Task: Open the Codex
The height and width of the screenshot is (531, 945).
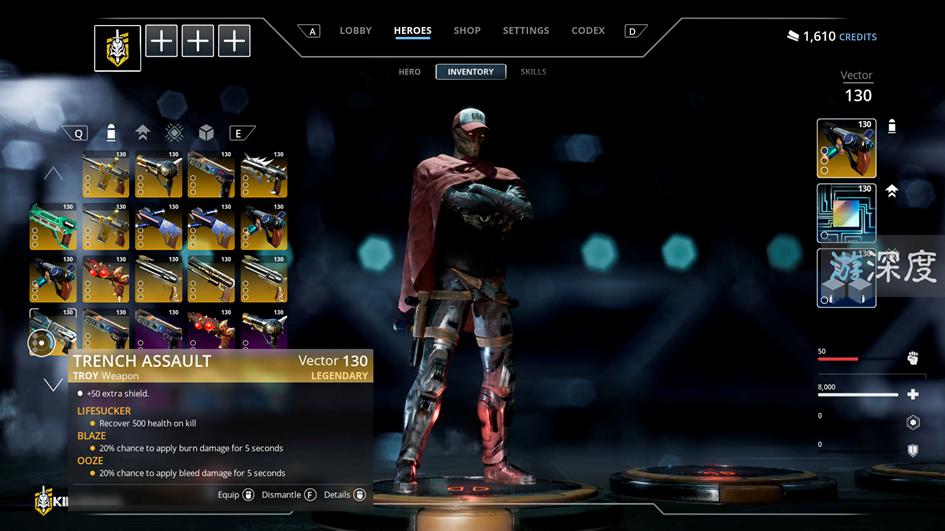Action: (588, 31)
